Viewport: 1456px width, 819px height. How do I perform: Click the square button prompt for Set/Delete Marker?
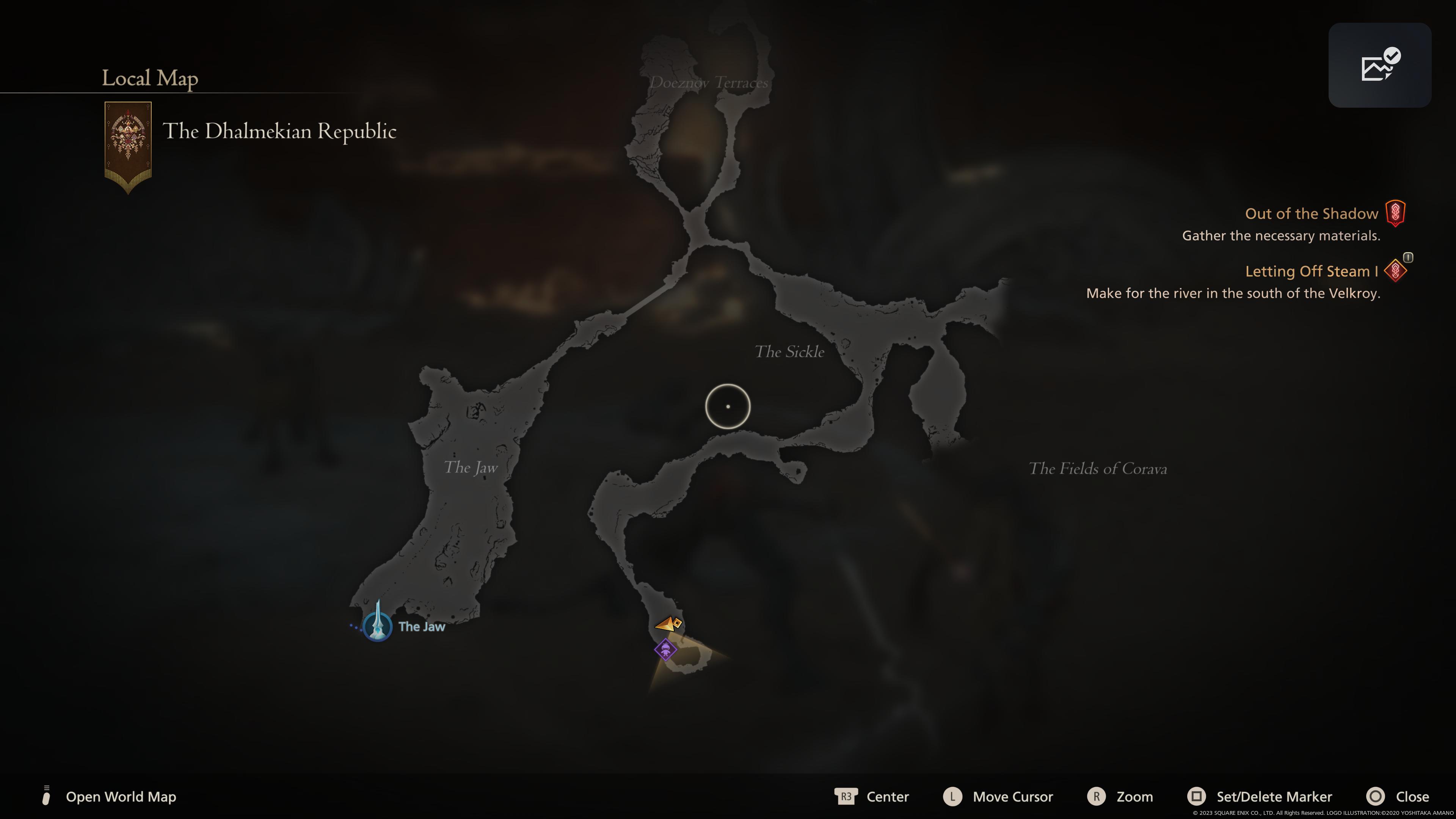(1197, 797)
